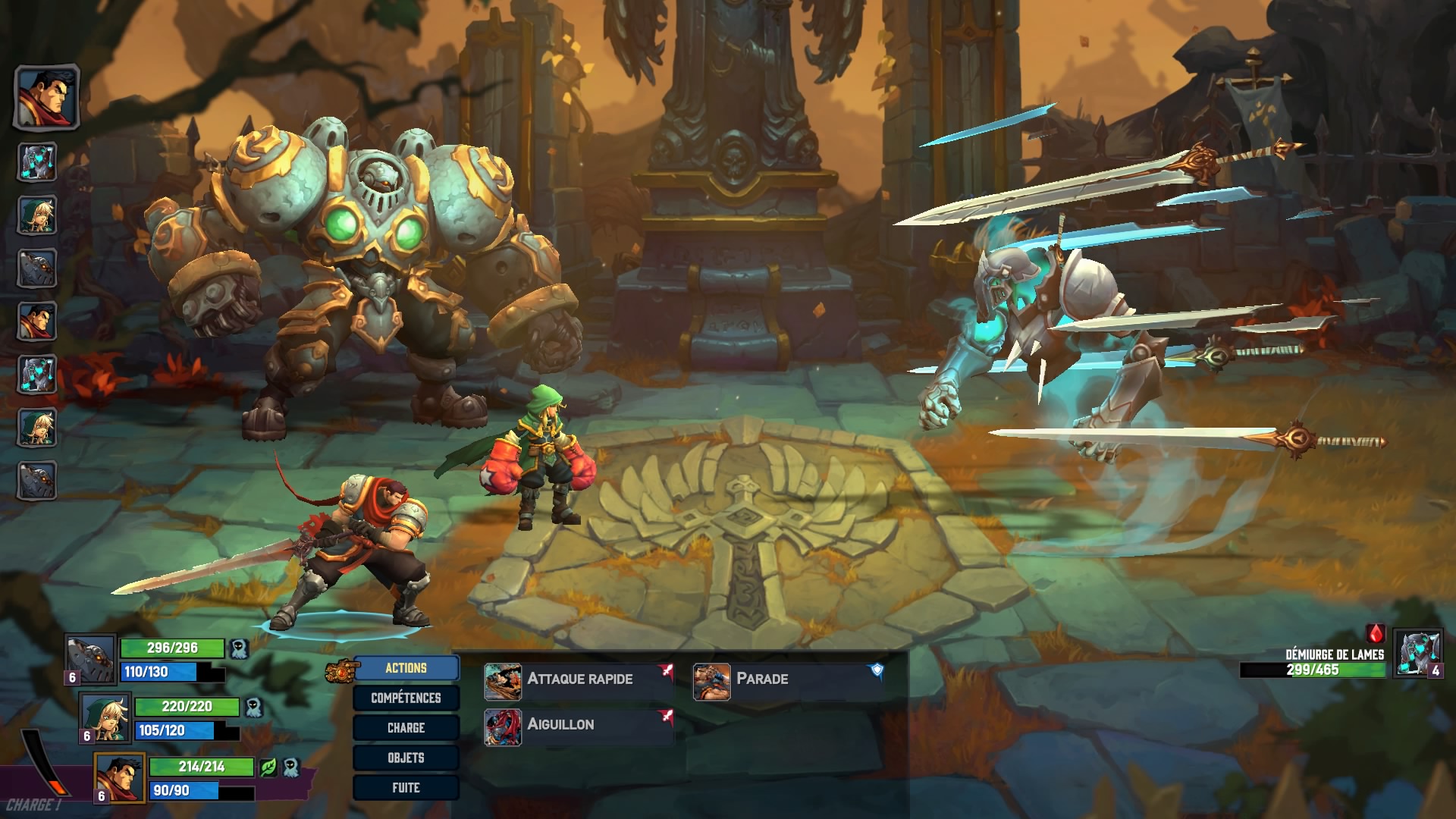Select the red-scarf swordsman's party portrait

[120, 777]
